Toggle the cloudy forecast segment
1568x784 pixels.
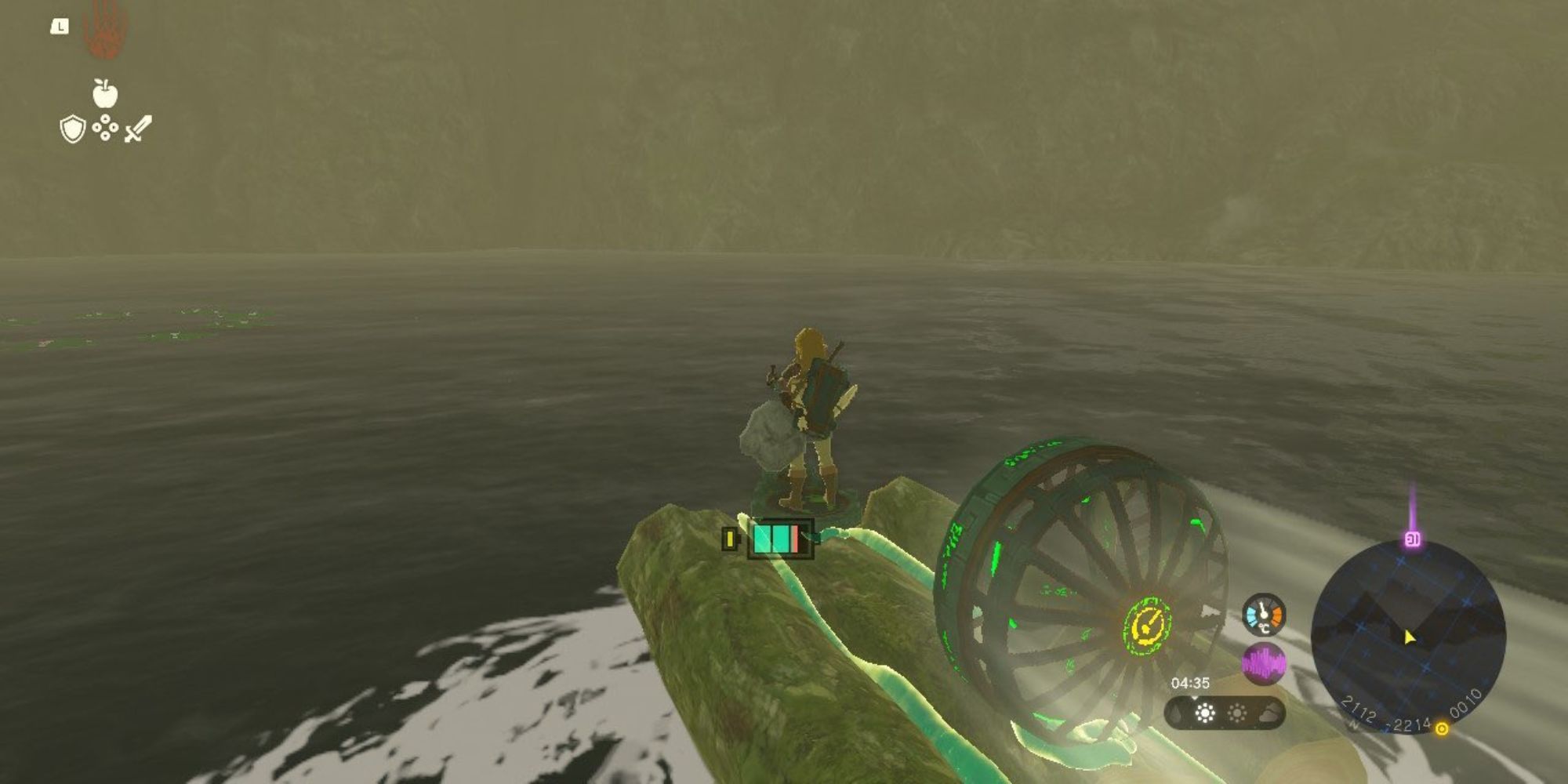pos(1269,714)
